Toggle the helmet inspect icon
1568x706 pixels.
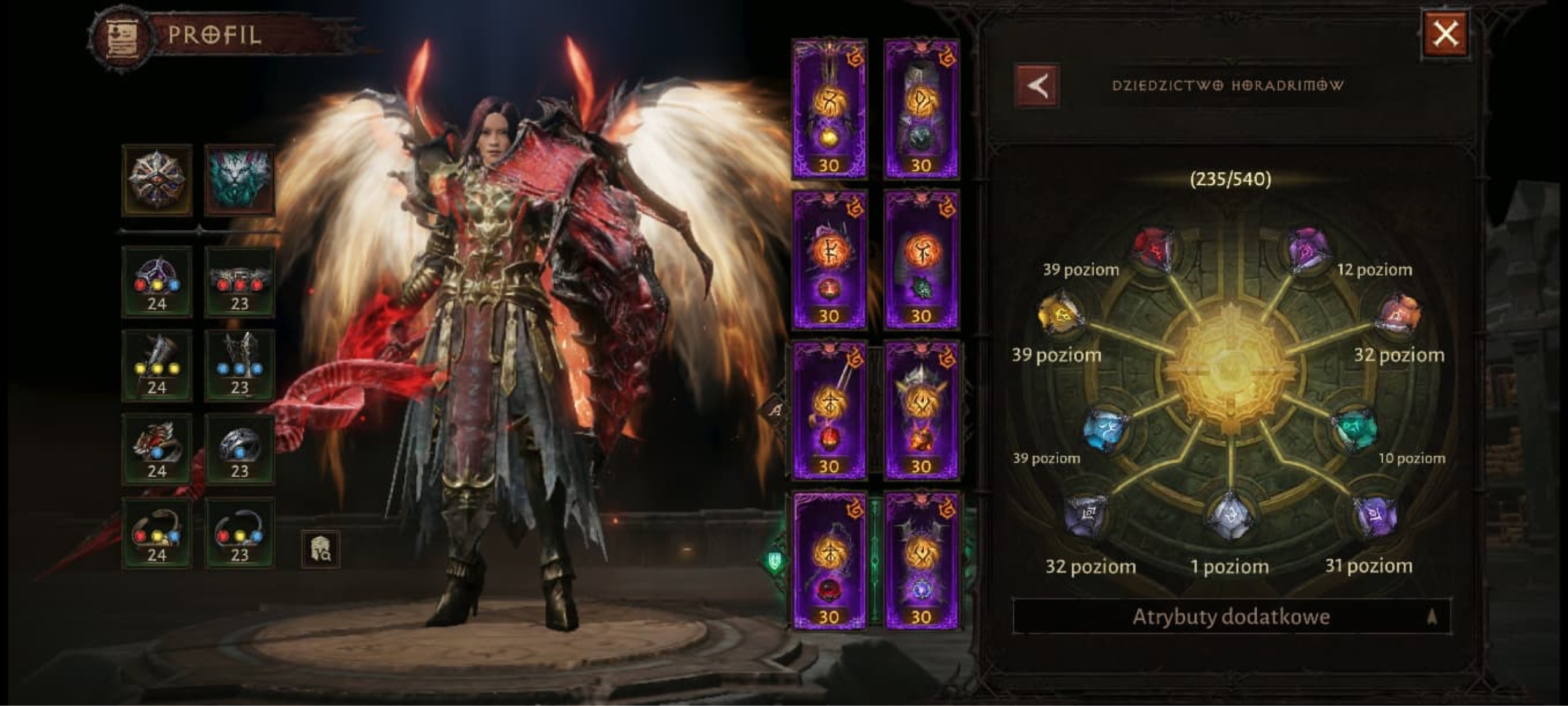coord(320,549)
